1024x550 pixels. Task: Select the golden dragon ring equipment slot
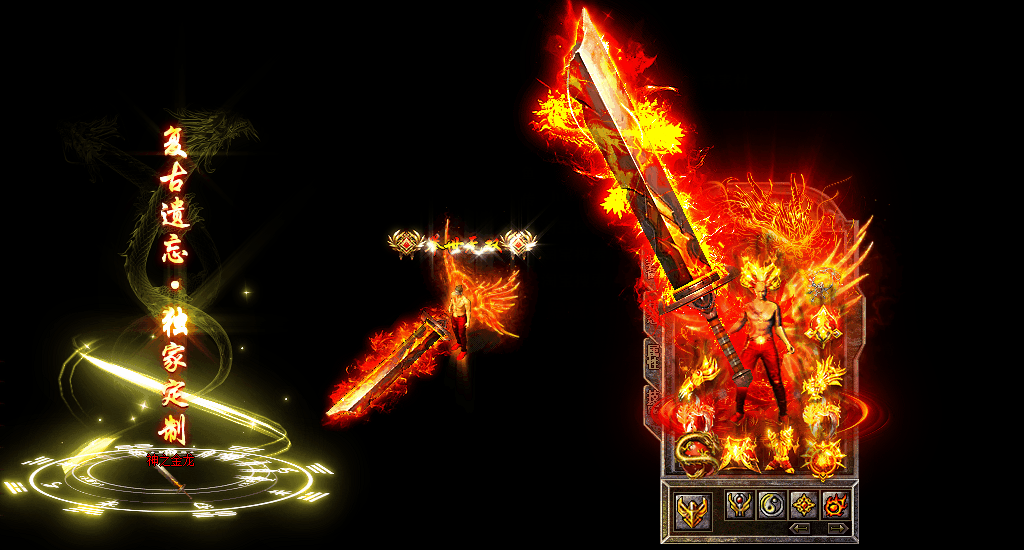point(694,454)
